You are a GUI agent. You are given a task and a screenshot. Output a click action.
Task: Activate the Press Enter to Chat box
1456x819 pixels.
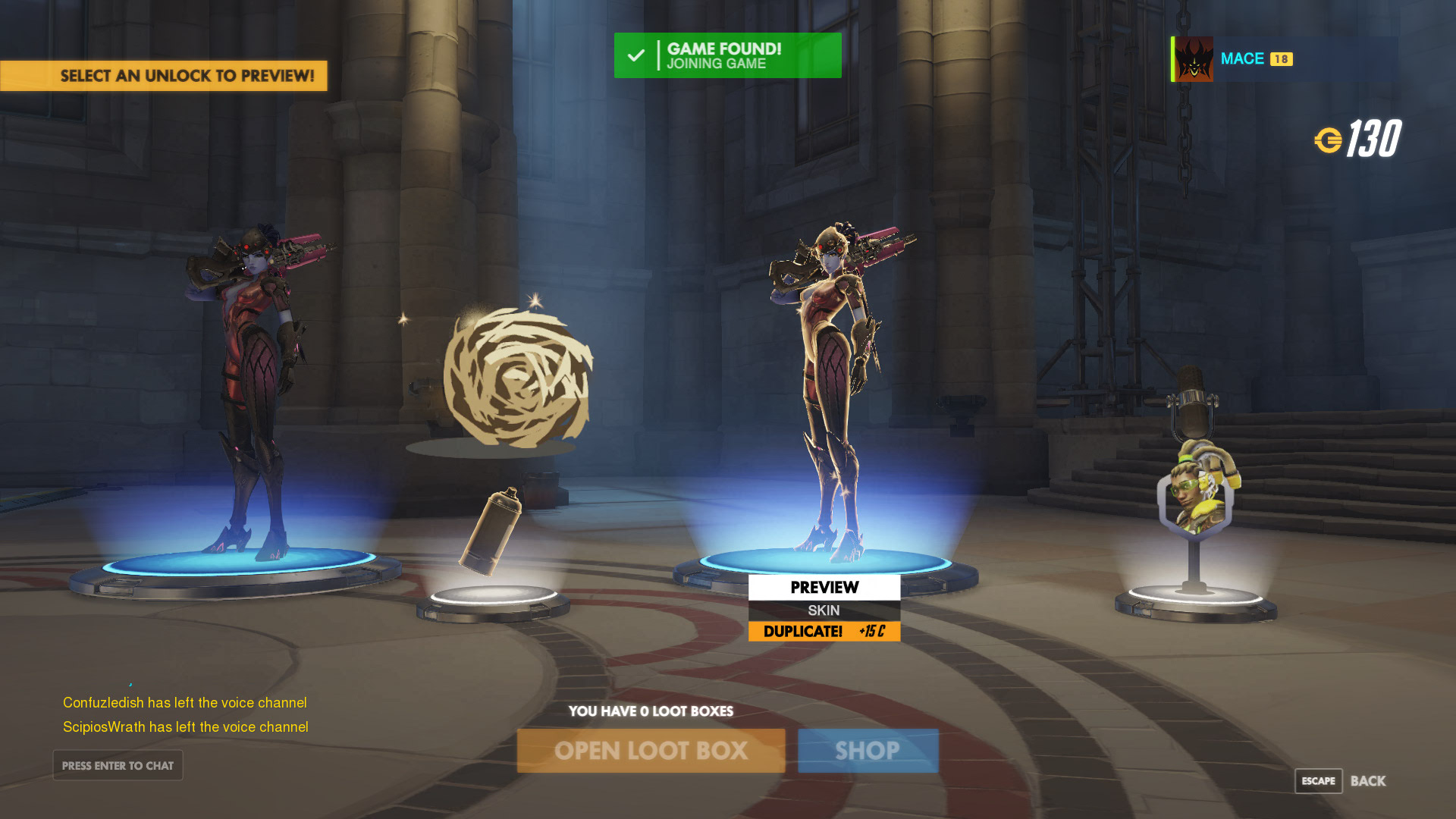(x=118, y=766)
